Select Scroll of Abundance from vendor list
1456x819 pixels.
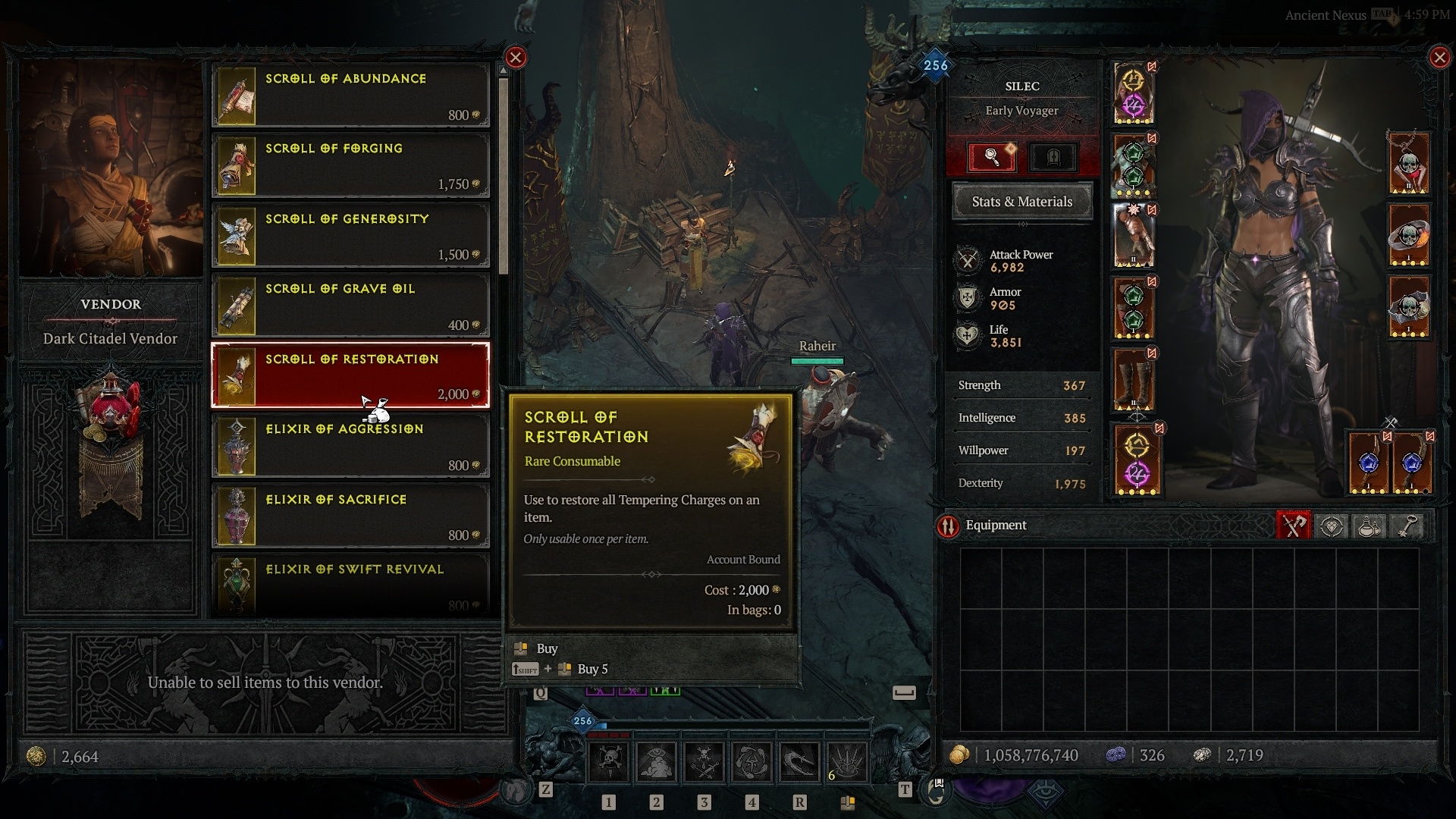pos(350,95)
